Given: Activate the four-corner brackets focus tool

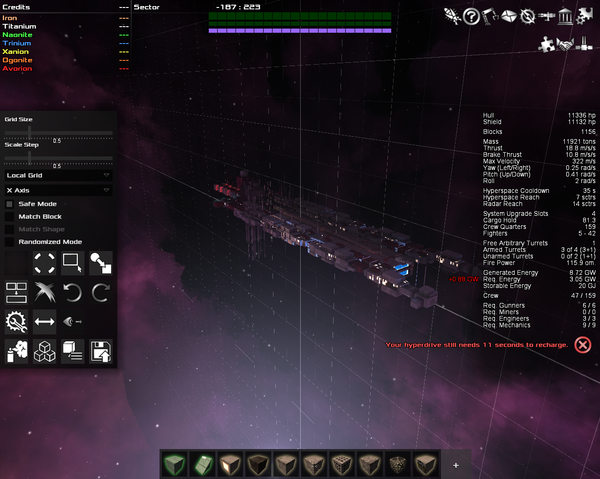Looking at the screenshot, I should 44,263.
